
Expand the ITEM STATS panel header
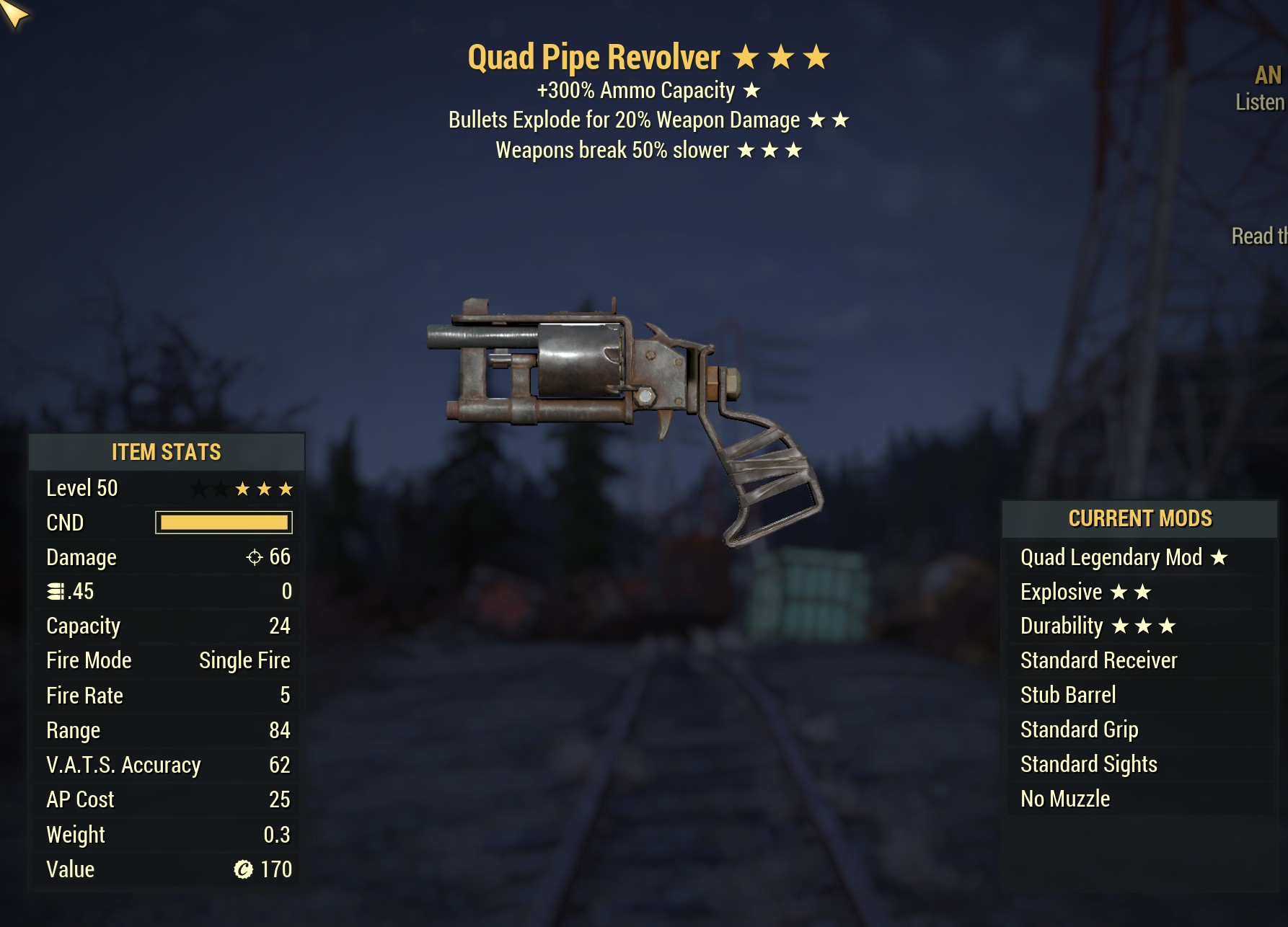pos(165,453)
